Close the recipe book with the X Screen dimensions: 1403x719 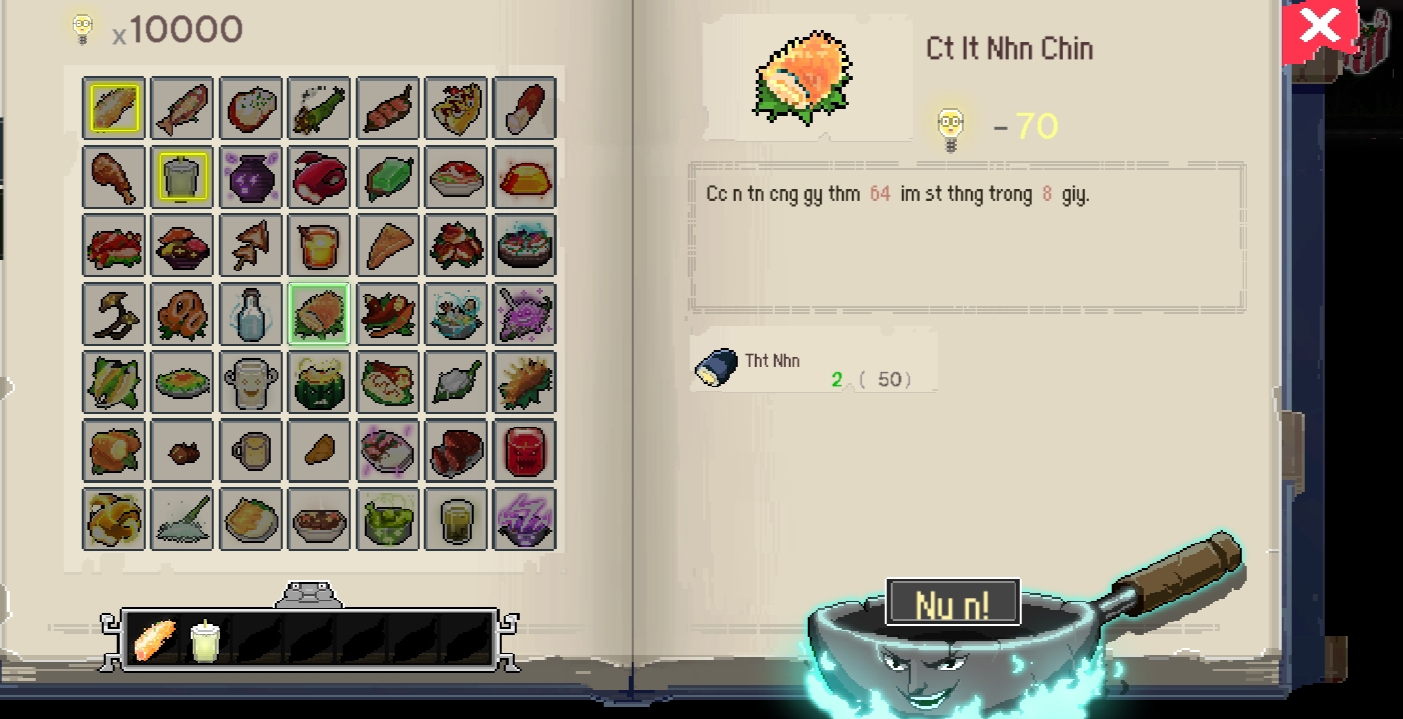click(1319, 27)
